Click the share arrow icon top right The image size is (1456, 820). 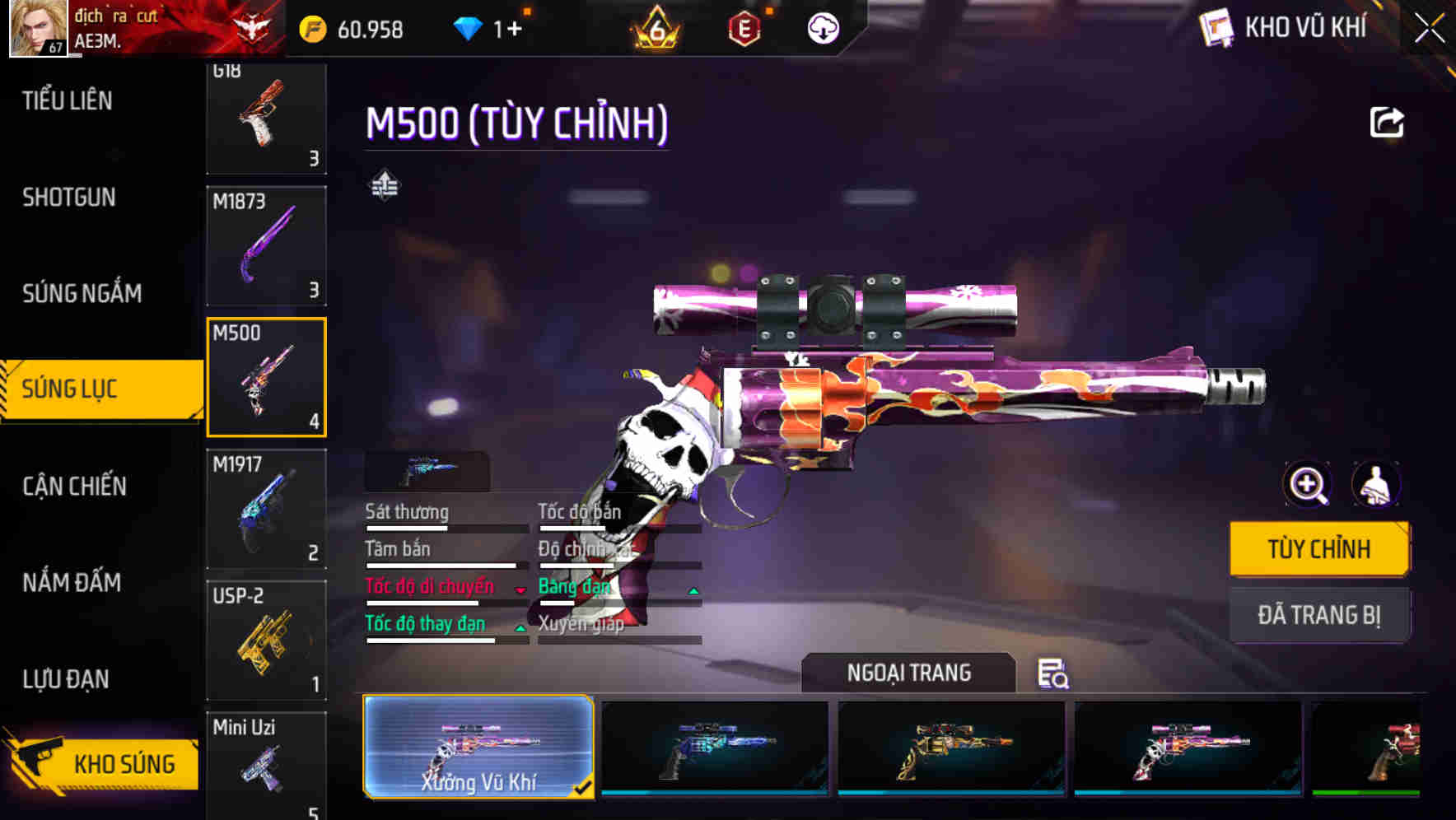pyautogui.click(x=1388, y=122)
